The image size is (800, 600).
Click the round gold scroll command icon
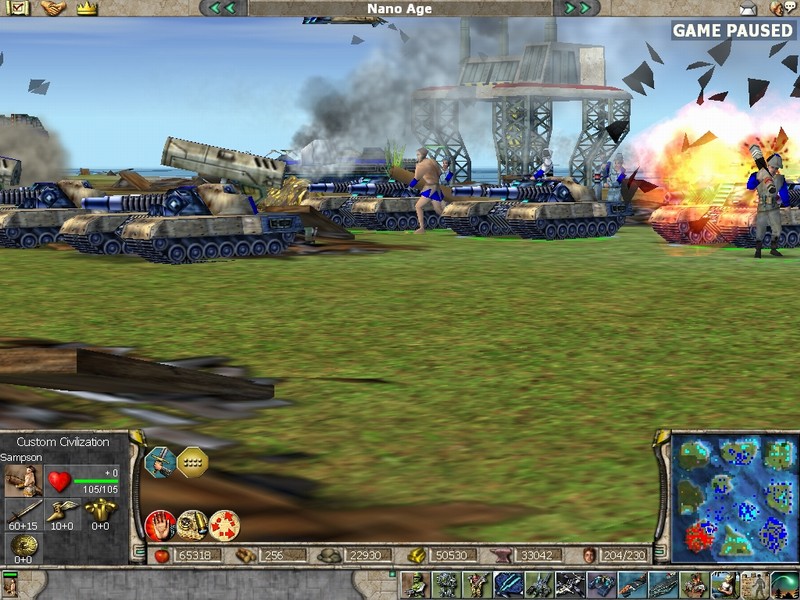click(192, 525)
